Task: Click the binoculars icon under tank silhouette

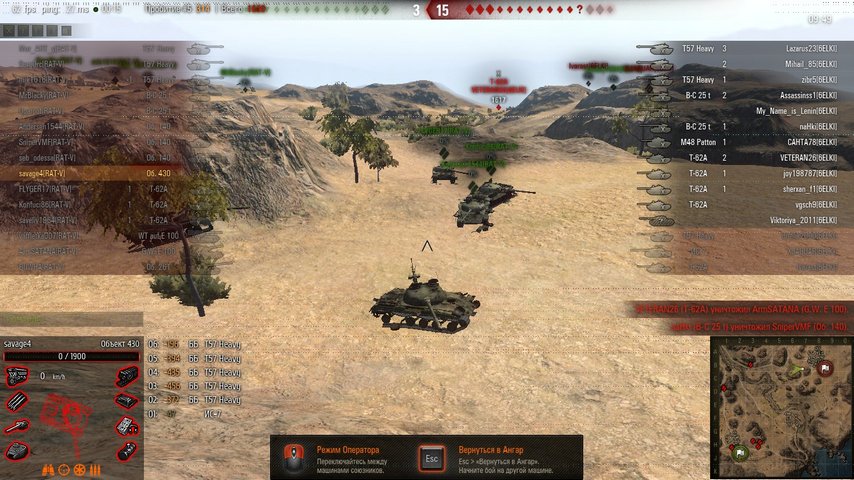Action: [48, 469]
